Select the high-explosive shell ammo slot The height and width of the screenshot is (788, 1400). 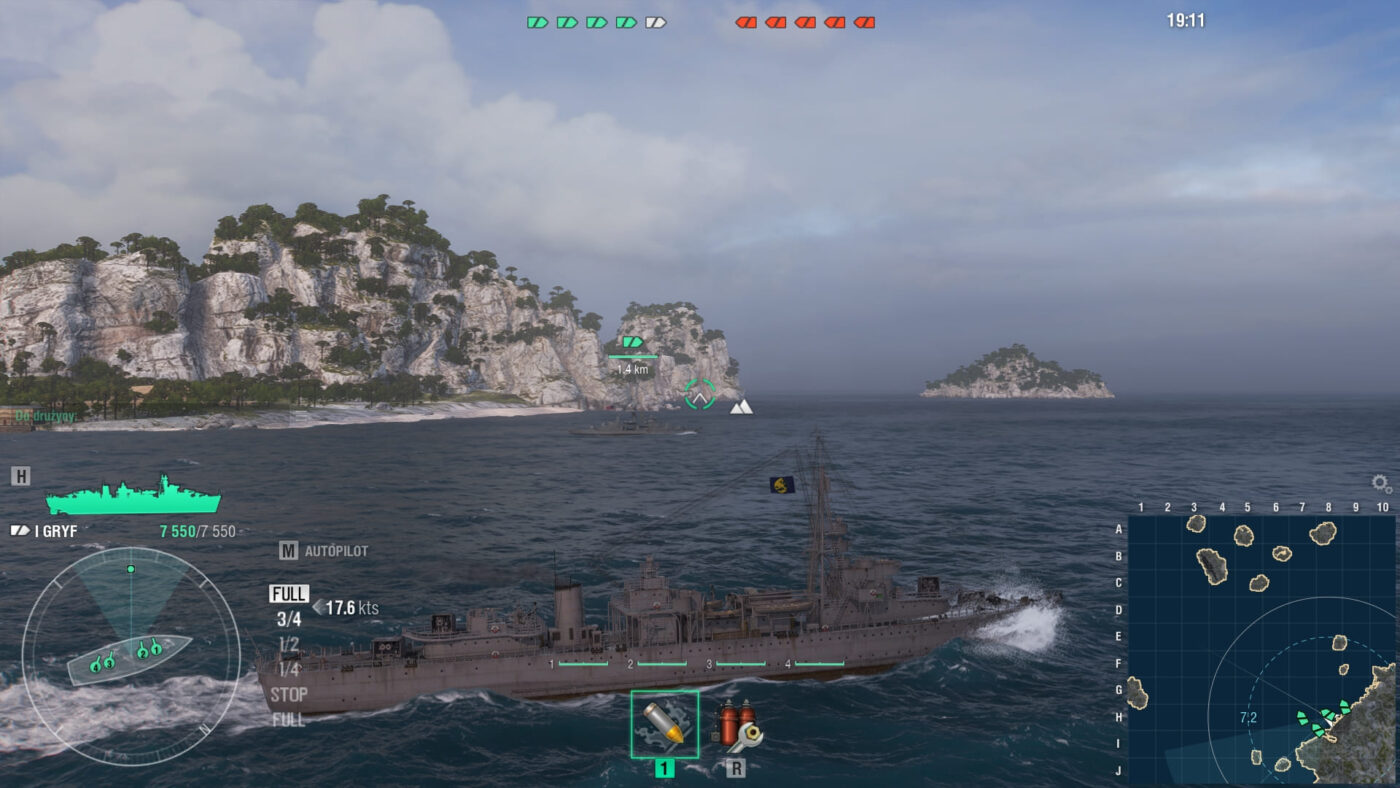click(664, 724)
